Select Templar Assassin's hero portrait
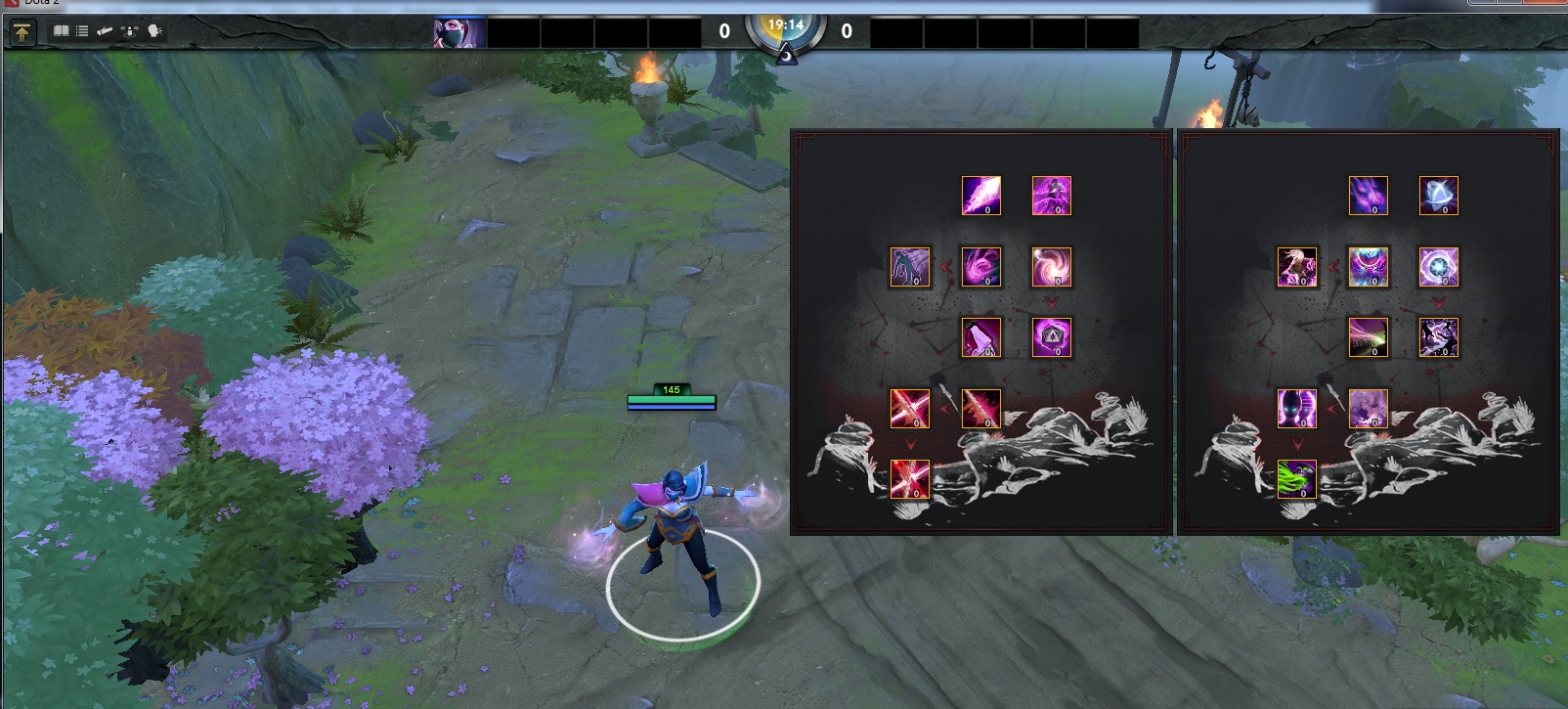Viewport: 1568px width, 709px height. (x=459, y=33)
